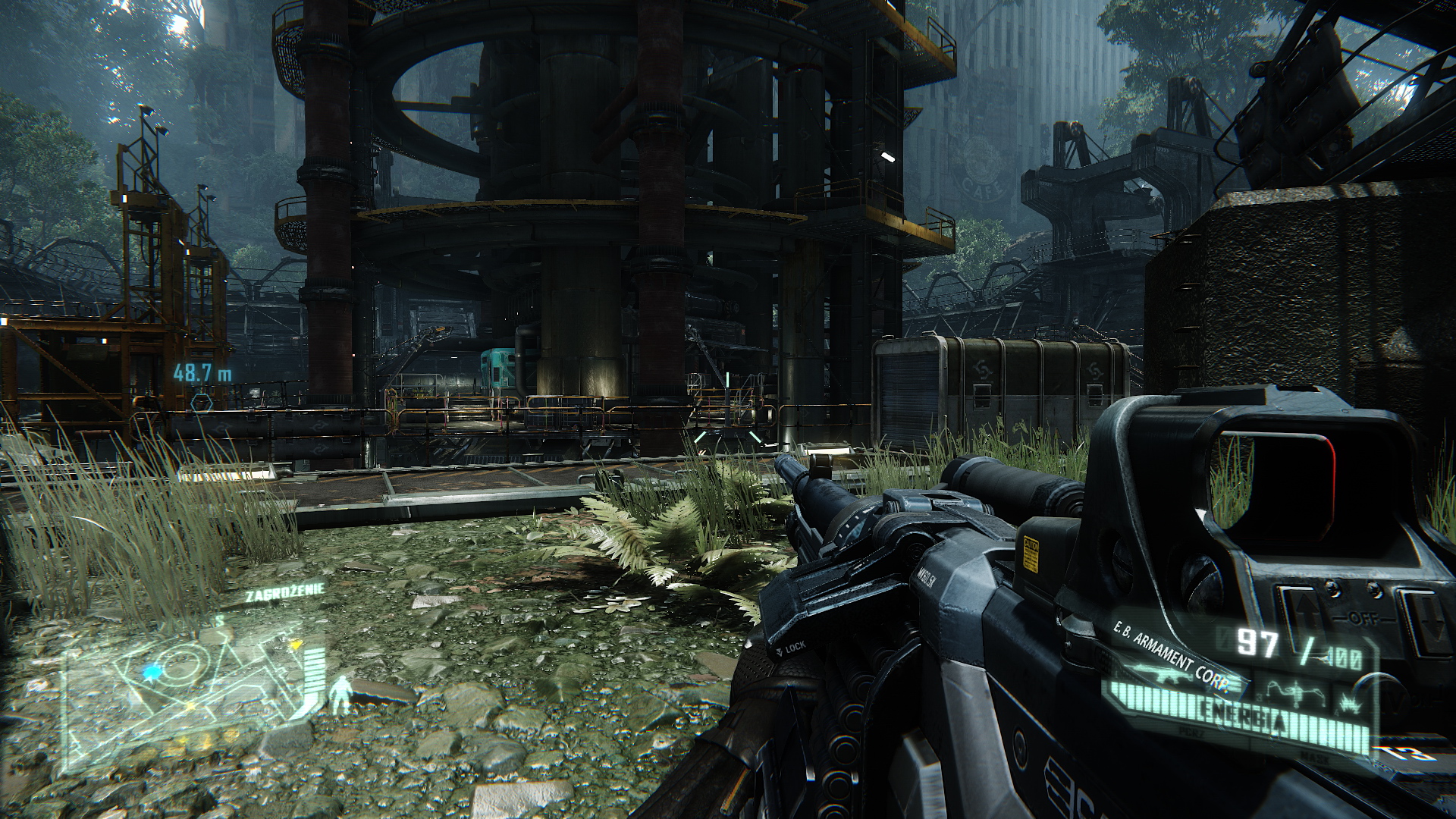1456x819 pixels.
Task: Select the S compass heading above the minimap
Action: pyautogui.click(x=218, y=619)
